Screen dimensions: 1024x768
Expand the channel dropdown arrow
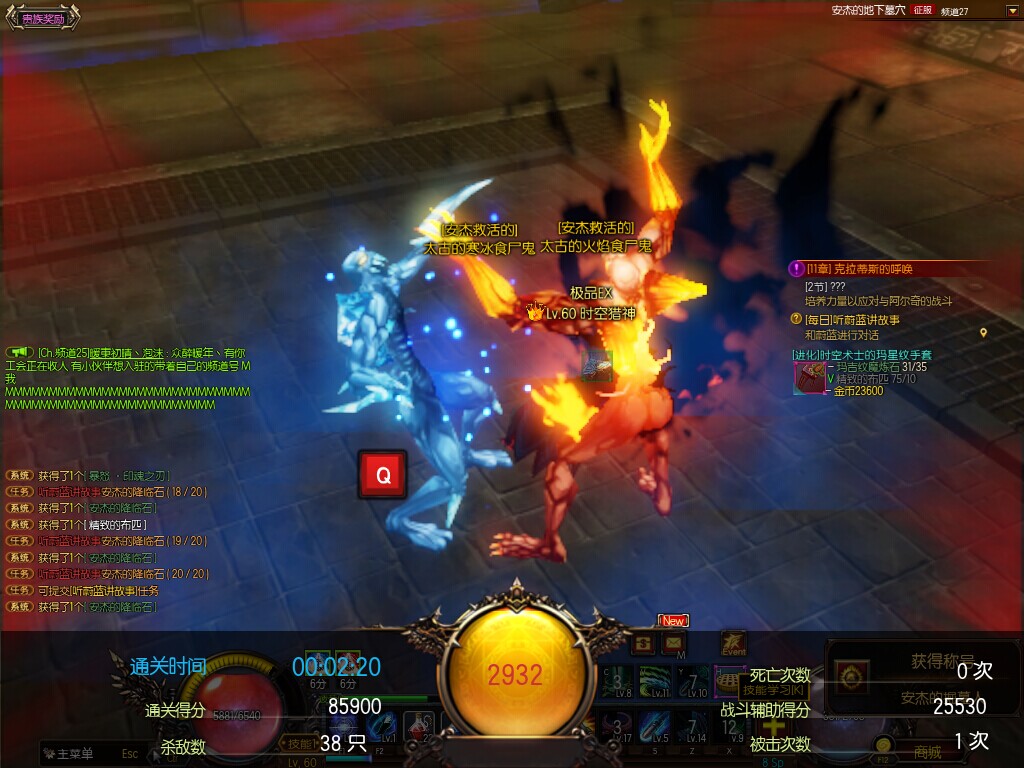(1012, 10)
